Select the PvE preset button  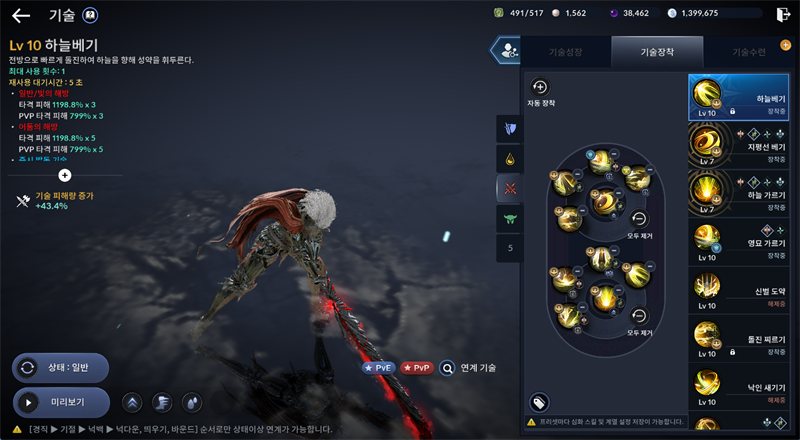pos(377,368)
